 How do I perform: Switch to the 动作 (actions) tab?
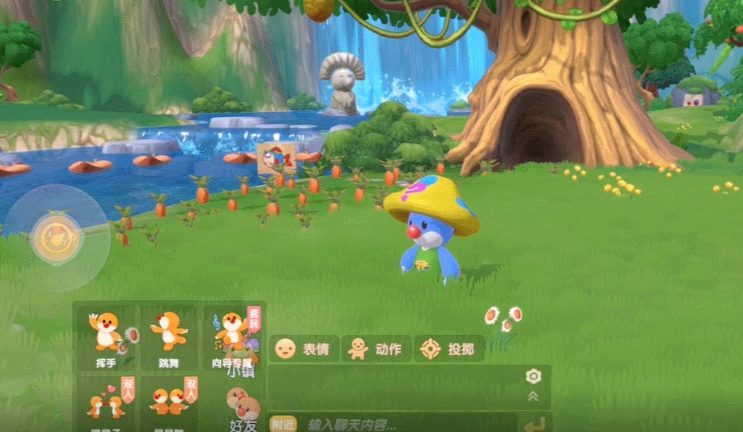(376, 349)
